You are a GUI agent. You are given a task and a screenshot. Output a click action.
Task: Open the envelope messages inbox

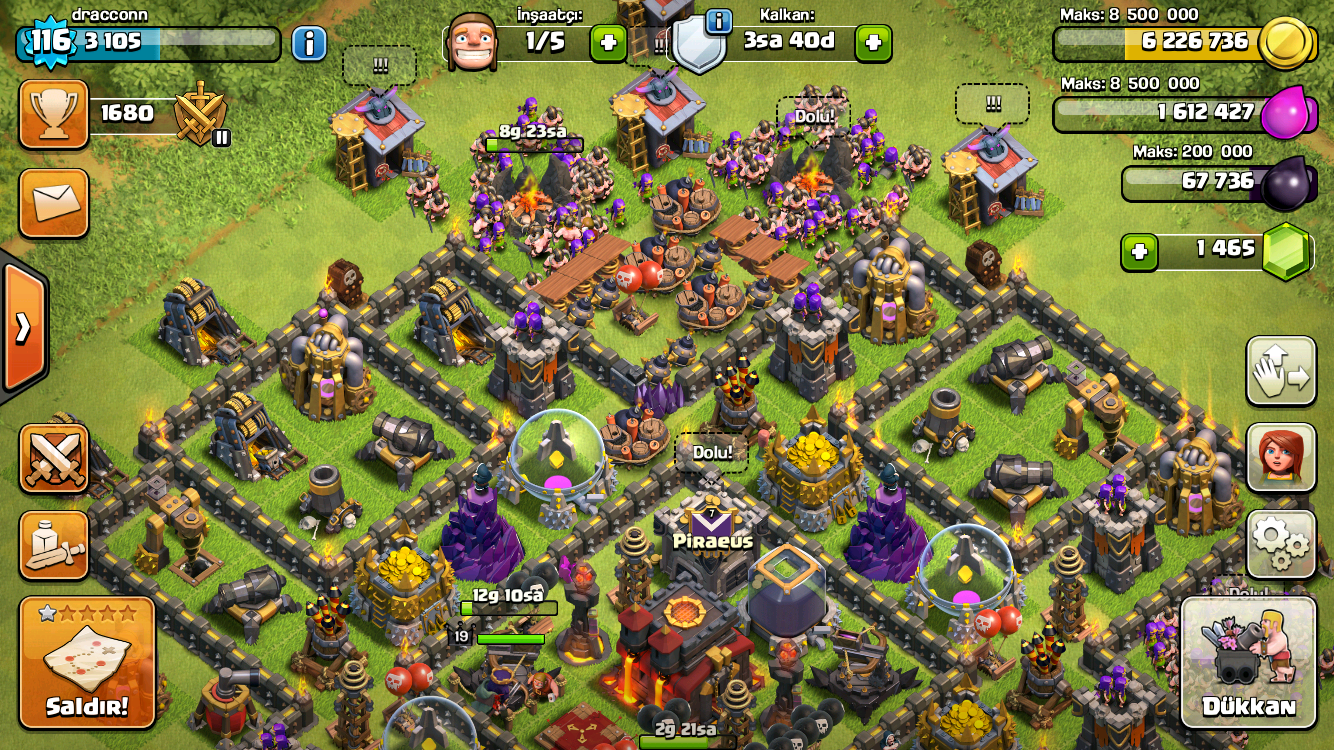tap(54, 203)
